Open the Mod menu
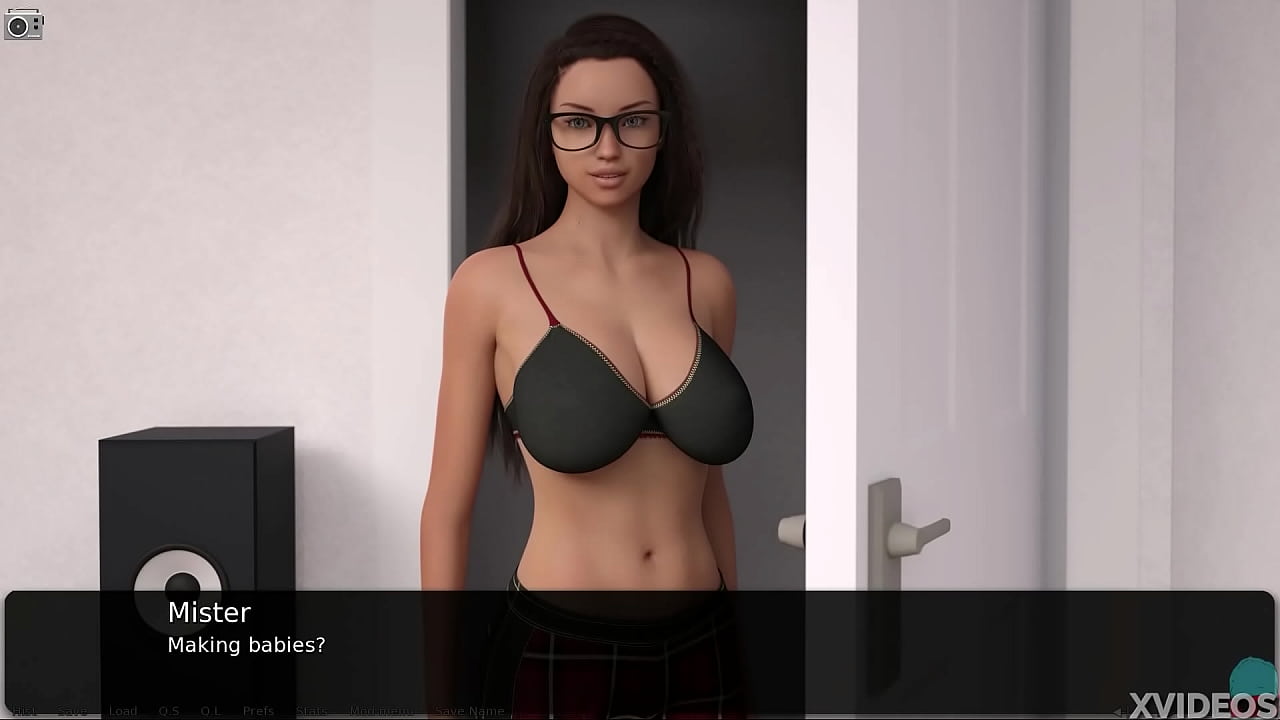The image size is (1280, 720). click(x=381, y=710)
